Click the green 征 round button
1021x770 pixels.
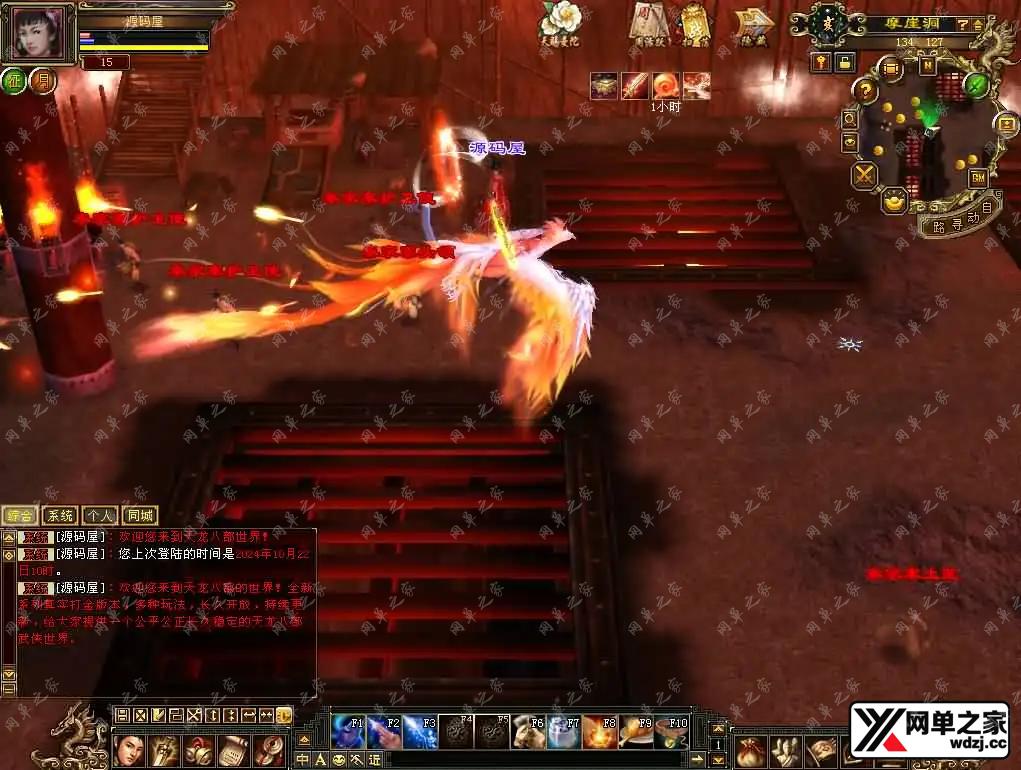click(15, 81)
